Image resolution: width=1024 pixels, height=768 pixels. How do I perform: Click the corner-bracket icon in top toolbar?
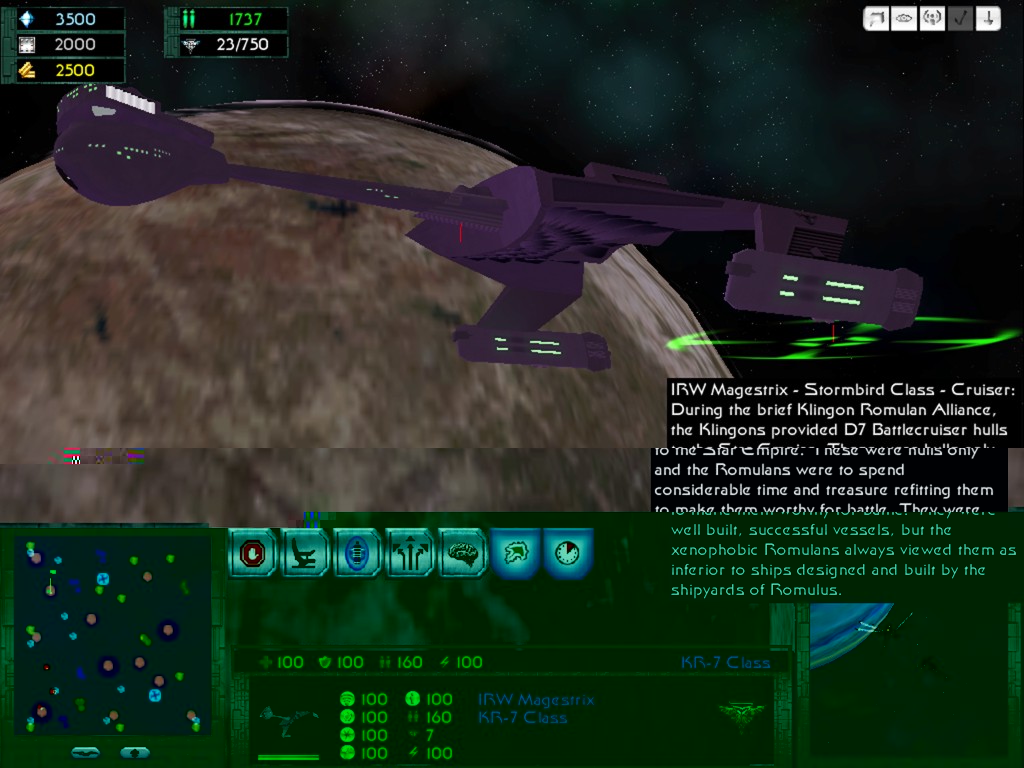[x=876, y=19]
